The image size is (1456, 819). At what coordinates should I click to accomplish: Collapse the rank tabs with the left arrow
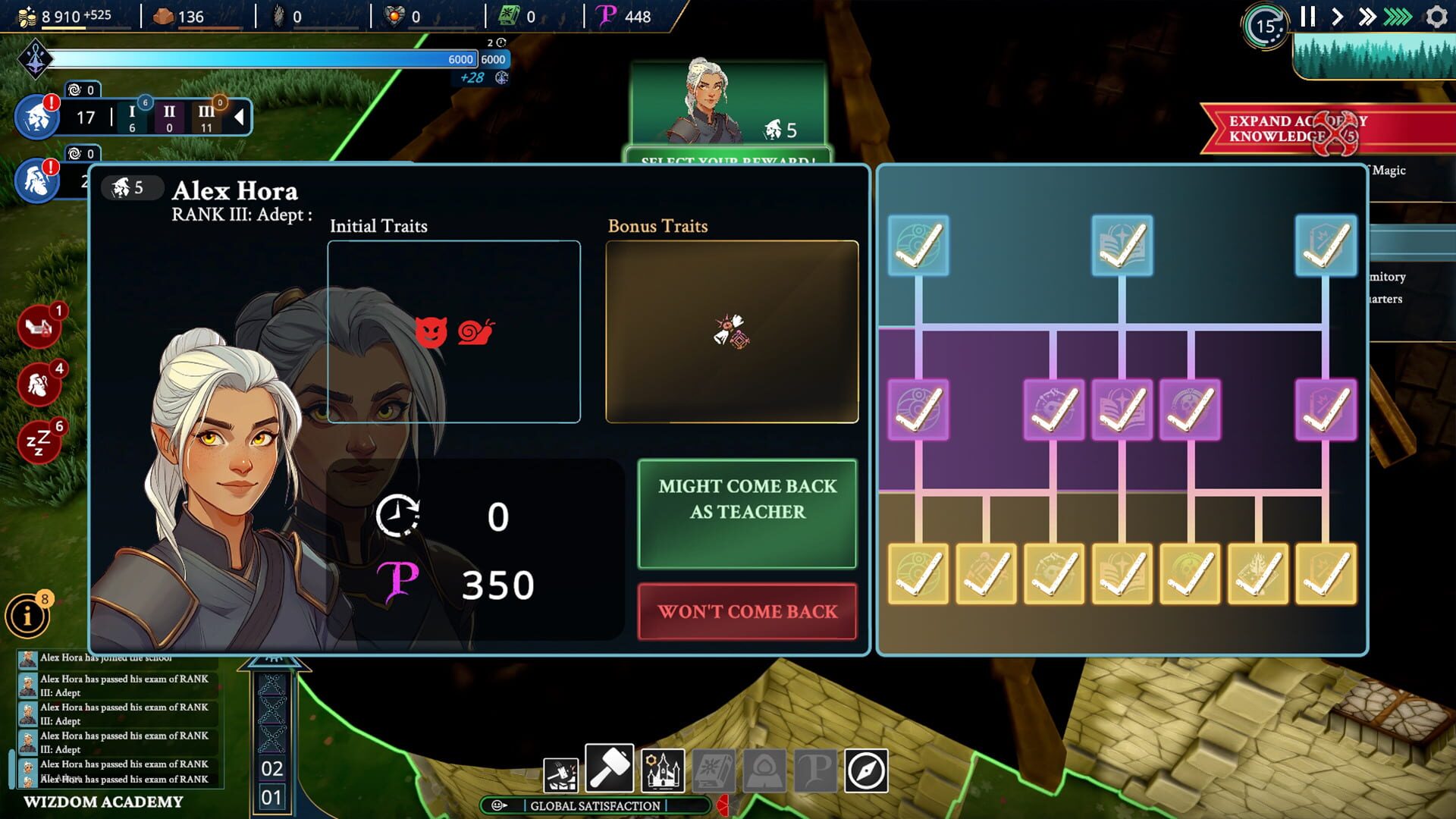tap(240, 116)
